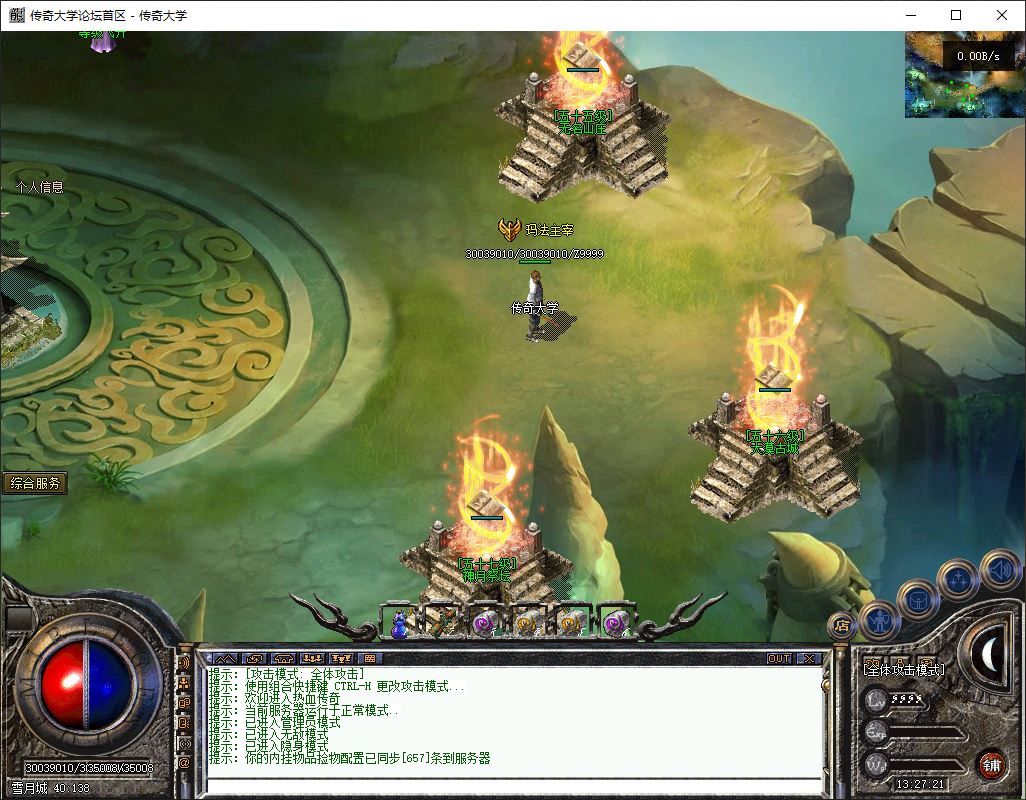Image resolution: width=1026 pixels, height=800 pixels.
Task: Click the OUT button on chat bar
Action: (779, 658)
